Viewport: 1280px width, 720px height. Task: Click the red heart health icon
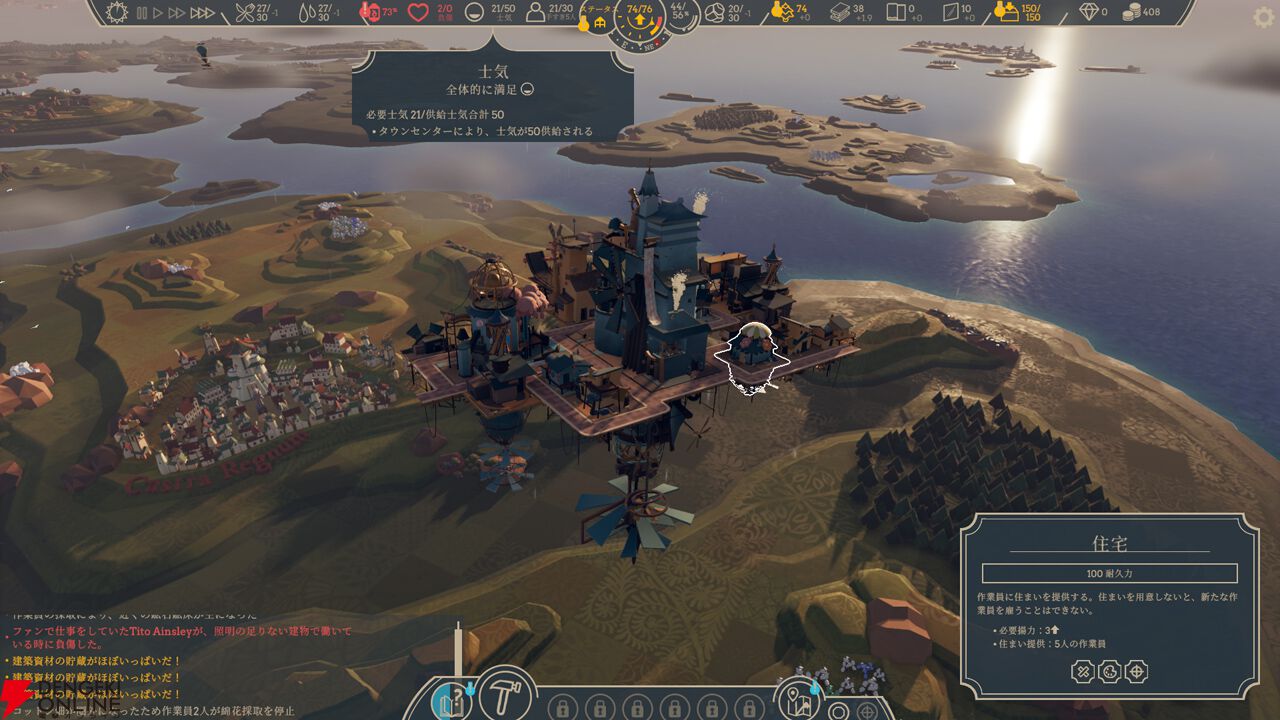pyautogui.click(x=418, y=13)
